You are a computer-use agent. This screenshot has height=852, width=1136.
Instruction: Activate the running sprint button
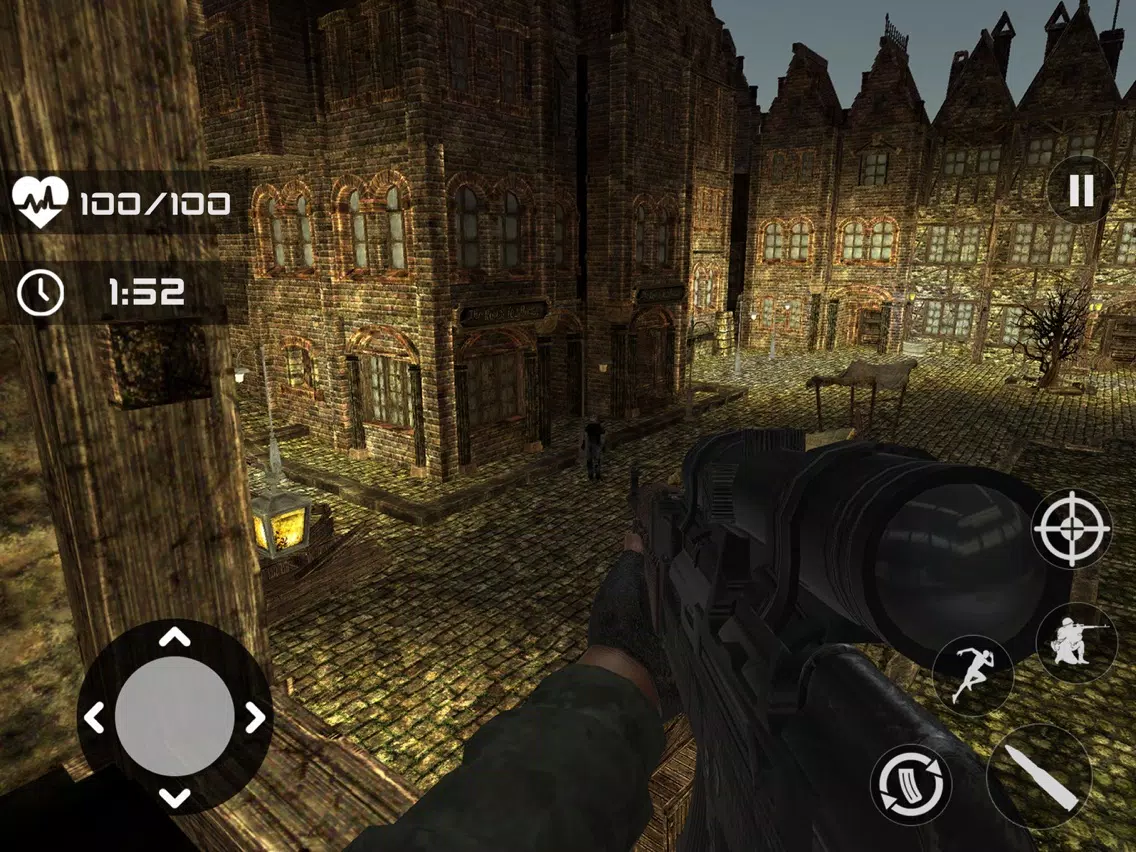pos(971,676)
